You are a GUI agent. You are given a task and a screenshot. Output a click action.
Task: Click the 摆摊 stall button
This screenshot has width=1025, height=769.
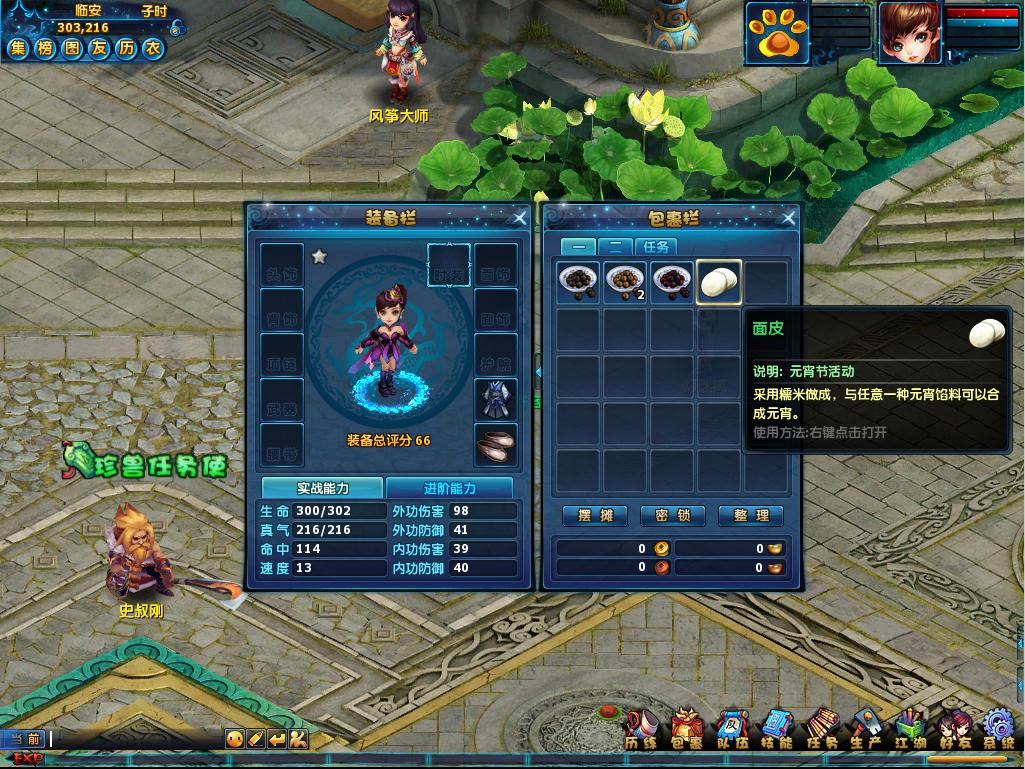[x=595, y=515]
